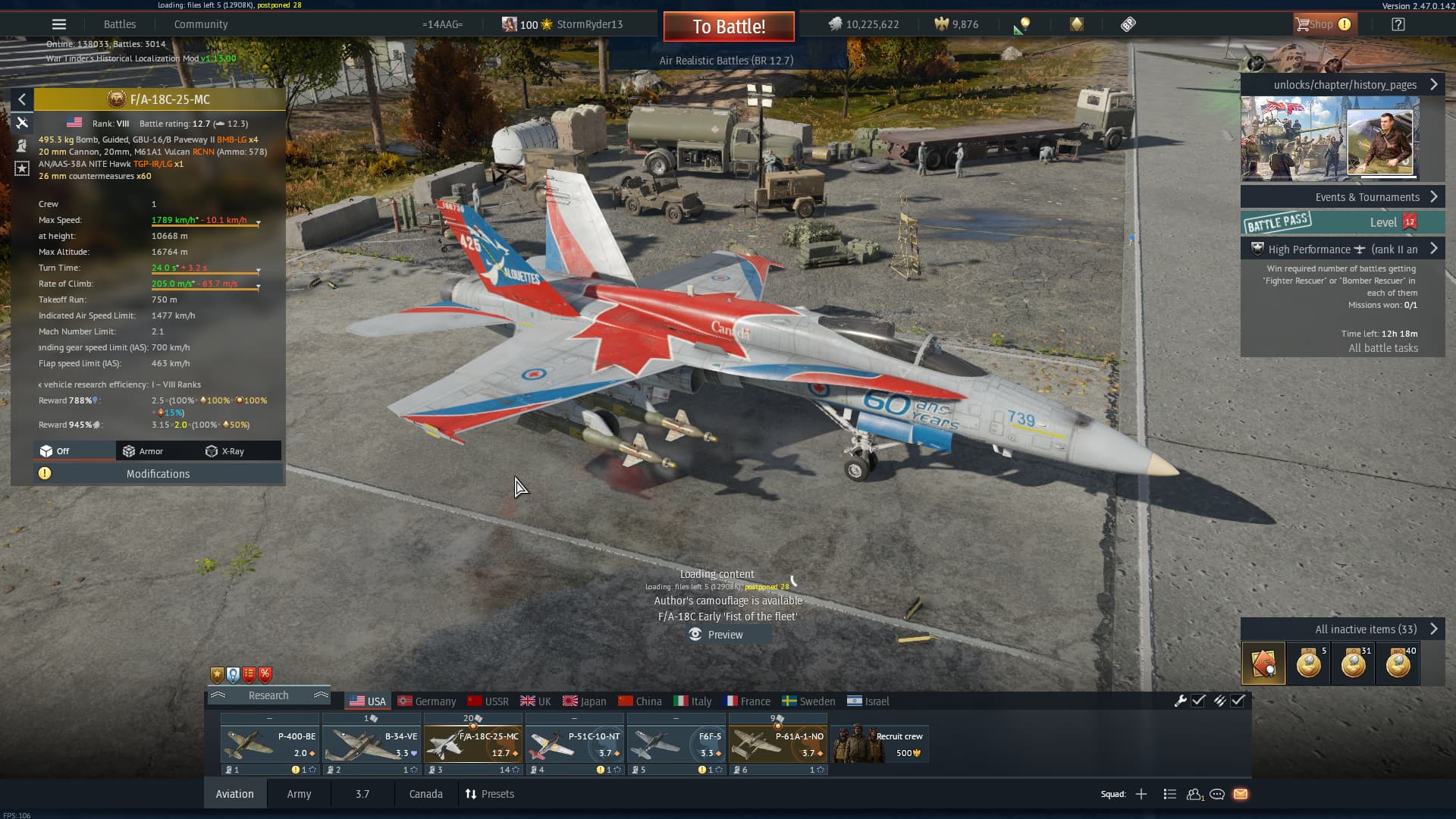Open Events & Tournaments
The image size is (1456, 819).
(1367, 197)
